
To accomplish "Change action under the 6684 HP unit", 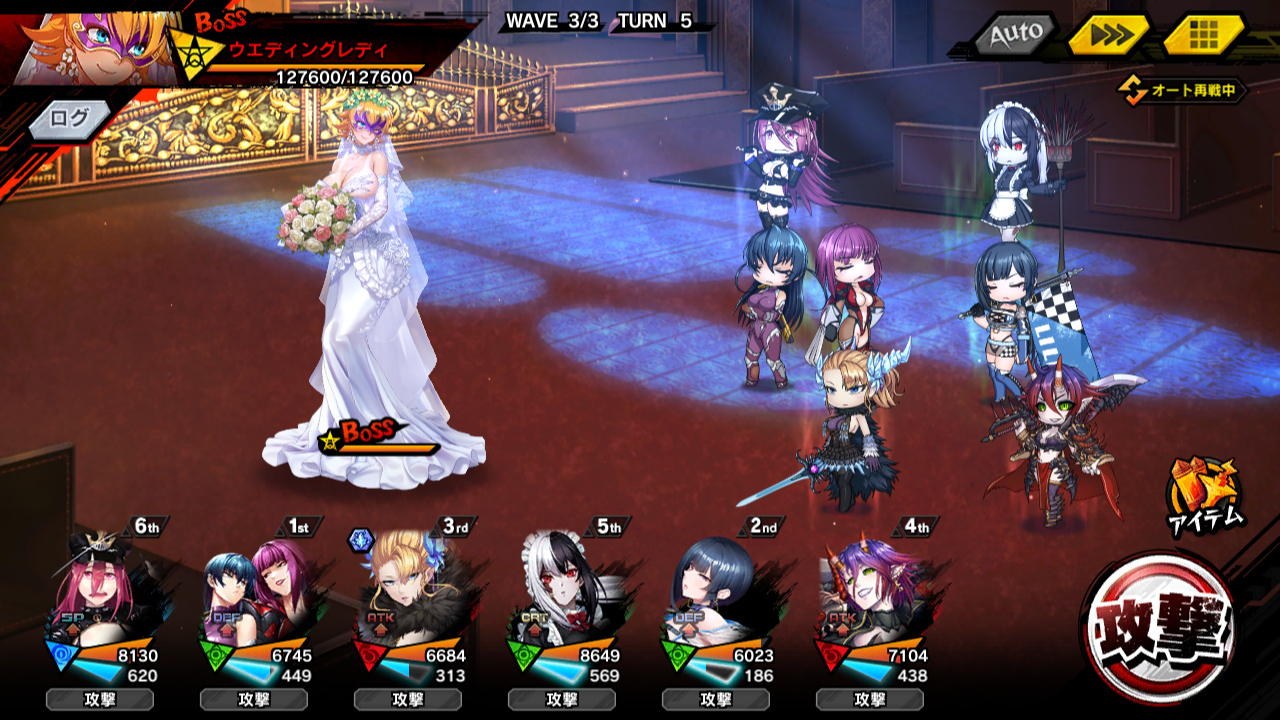I will point(408,699).
